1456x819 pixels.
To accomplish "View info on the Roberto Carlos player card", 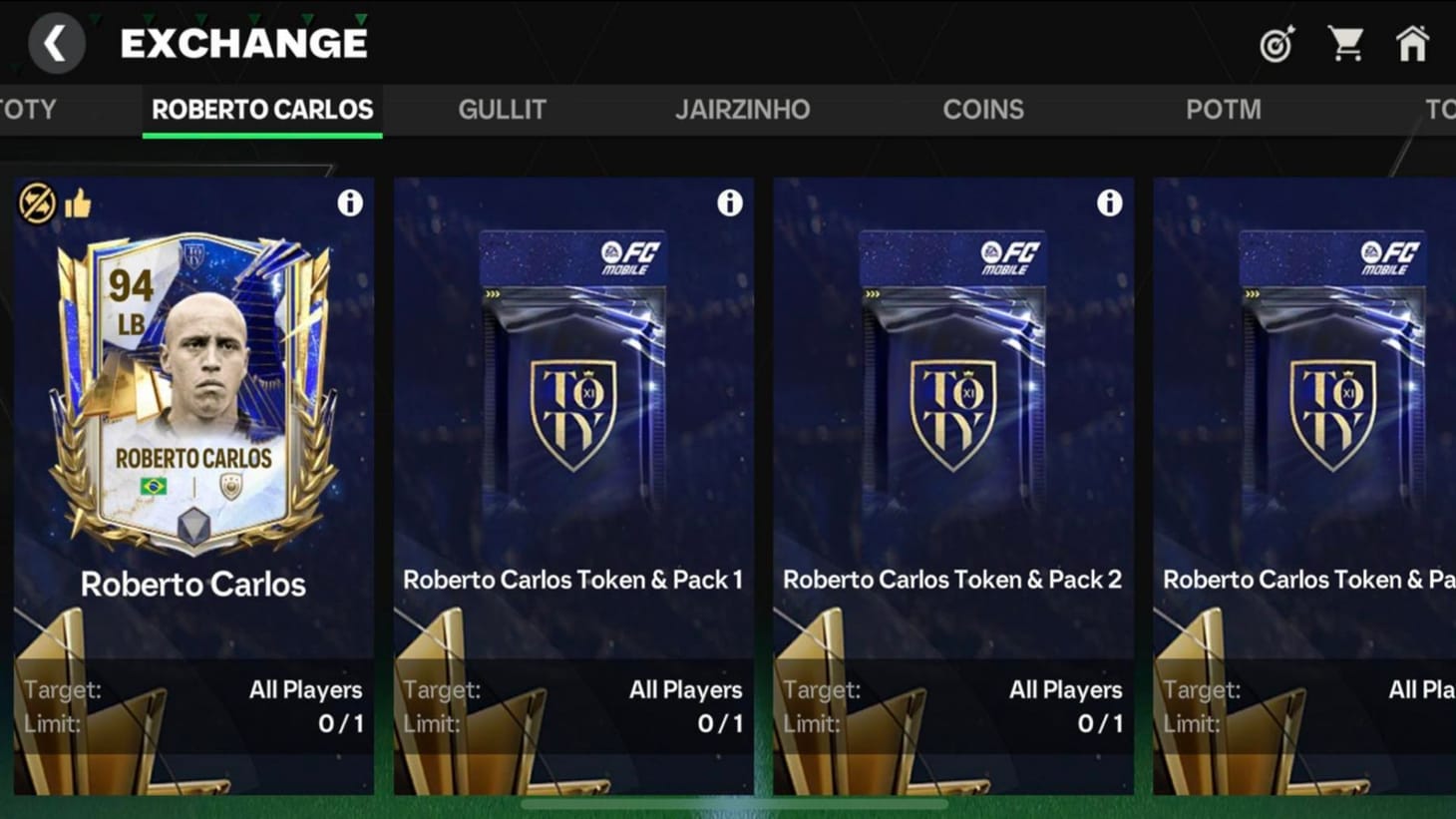I will [x=349, y=203].
